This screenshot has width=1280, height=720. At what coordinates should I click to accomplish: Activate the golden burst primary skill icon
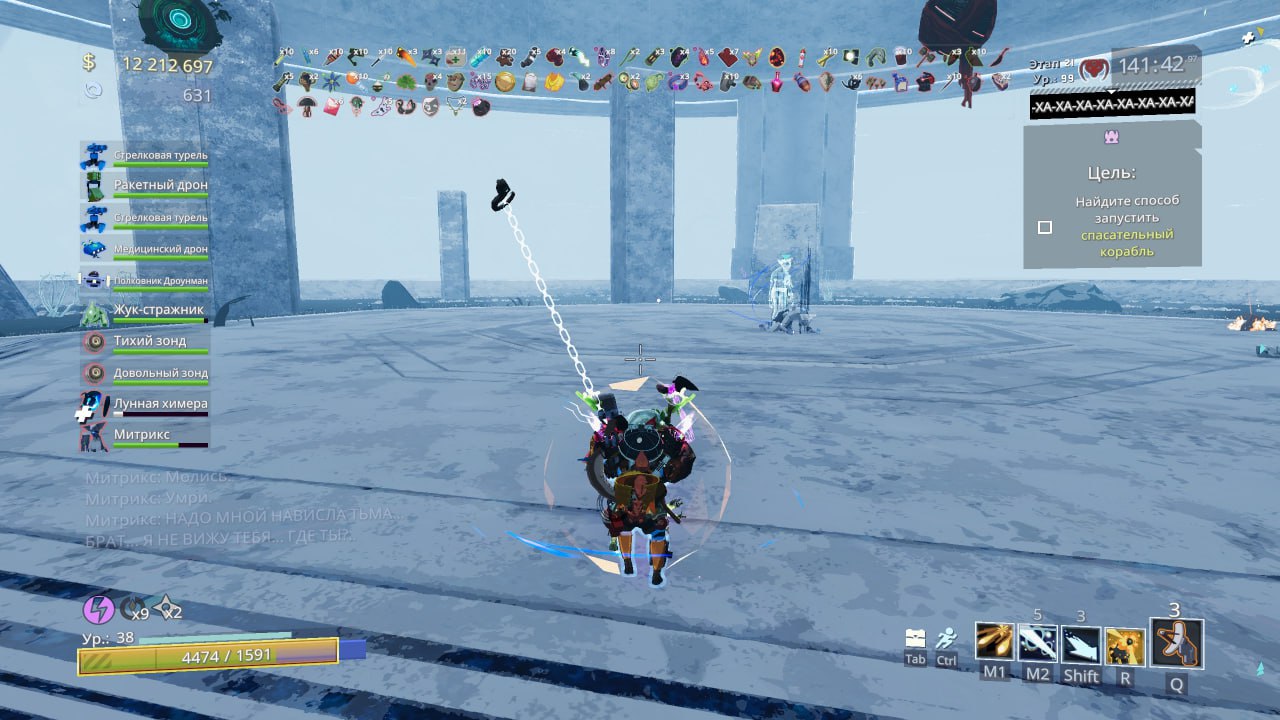tap(994, 642)
